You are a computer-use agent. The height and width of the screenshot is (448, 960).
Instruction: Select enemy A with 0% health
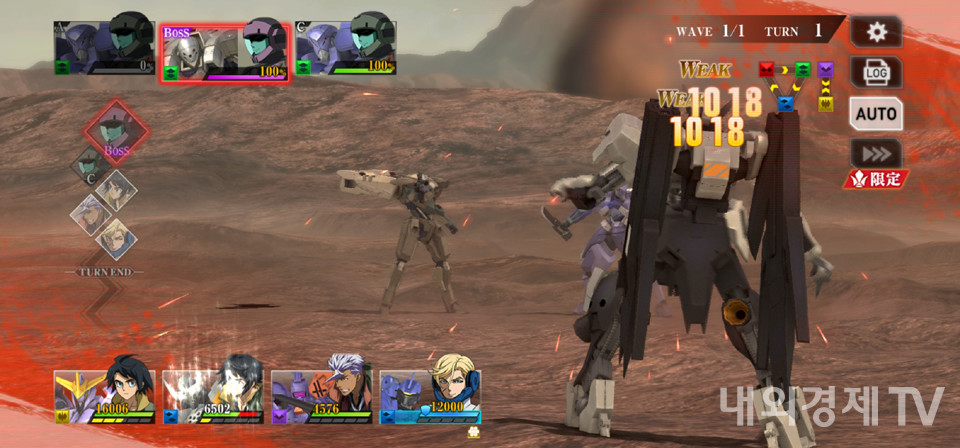[x=104, y=46]
